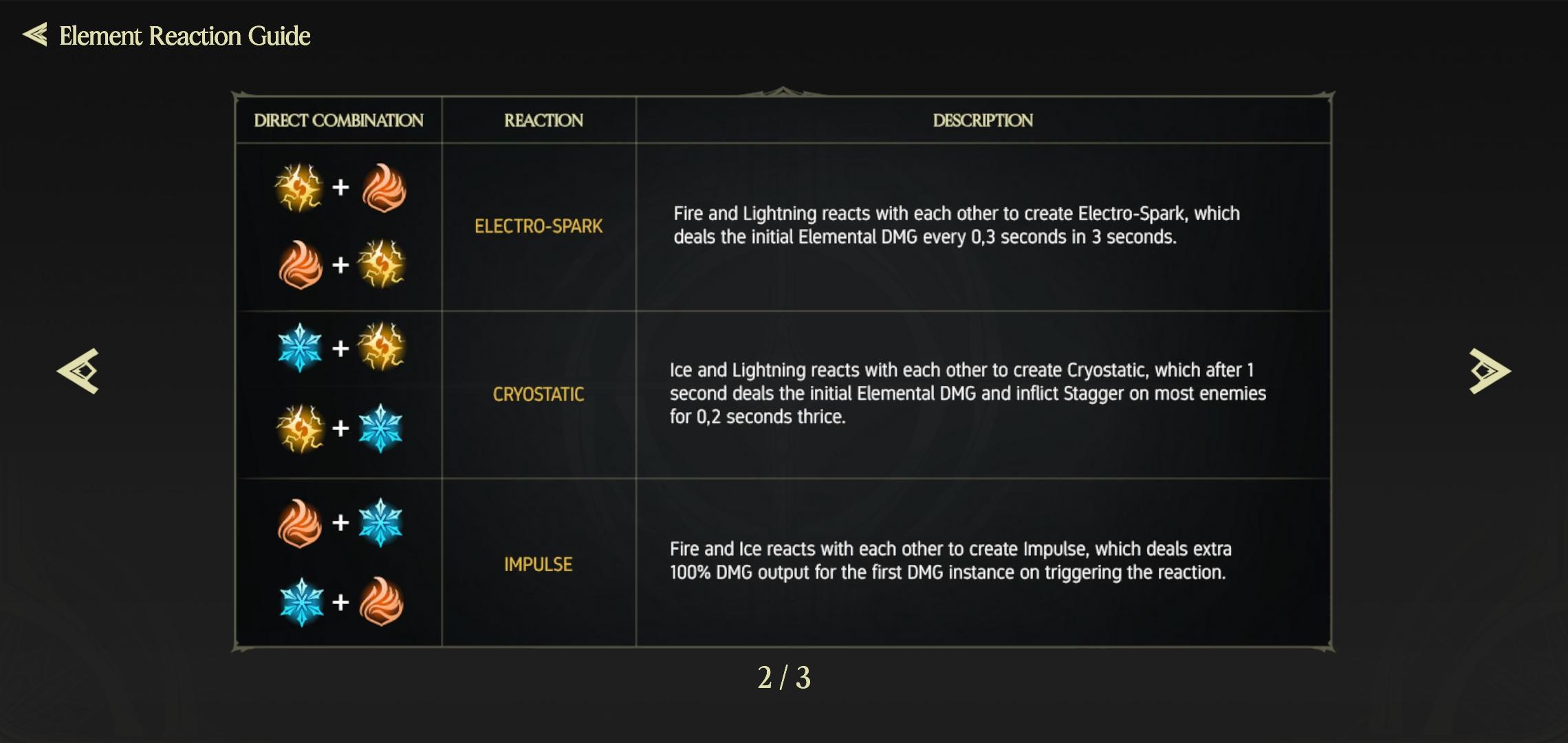Screen dimensions: 1568x743
Task: Select the DIRECT COMBINATION column header
Action: coord(339,120)
